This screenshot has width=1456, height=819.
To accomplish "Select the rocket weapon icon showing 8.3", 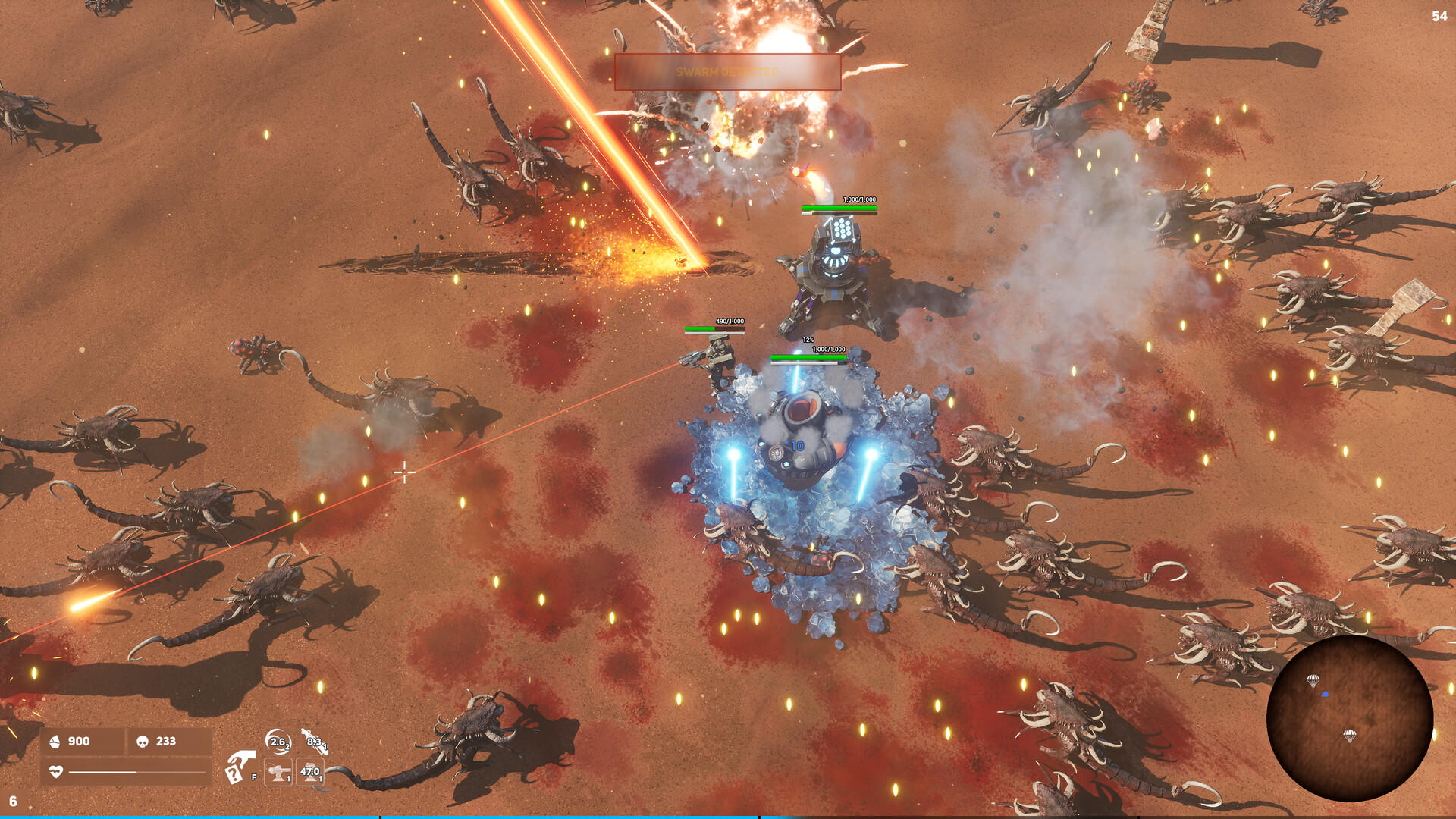I will [313, 742].
